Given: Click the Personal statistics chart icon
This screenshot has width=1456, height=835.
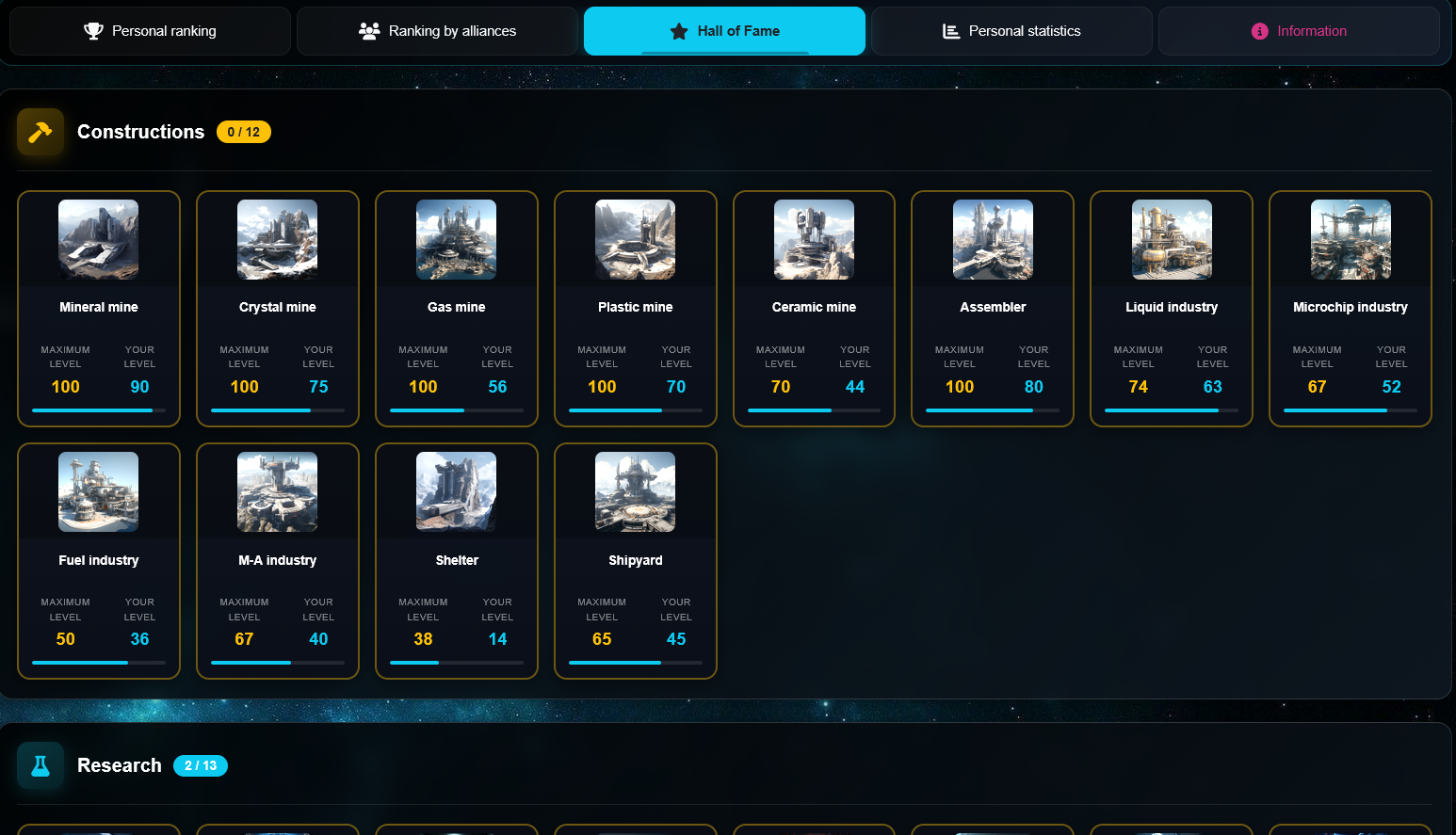Looking at the screenshot, I should pyautogui.click(x=949, y=30).
